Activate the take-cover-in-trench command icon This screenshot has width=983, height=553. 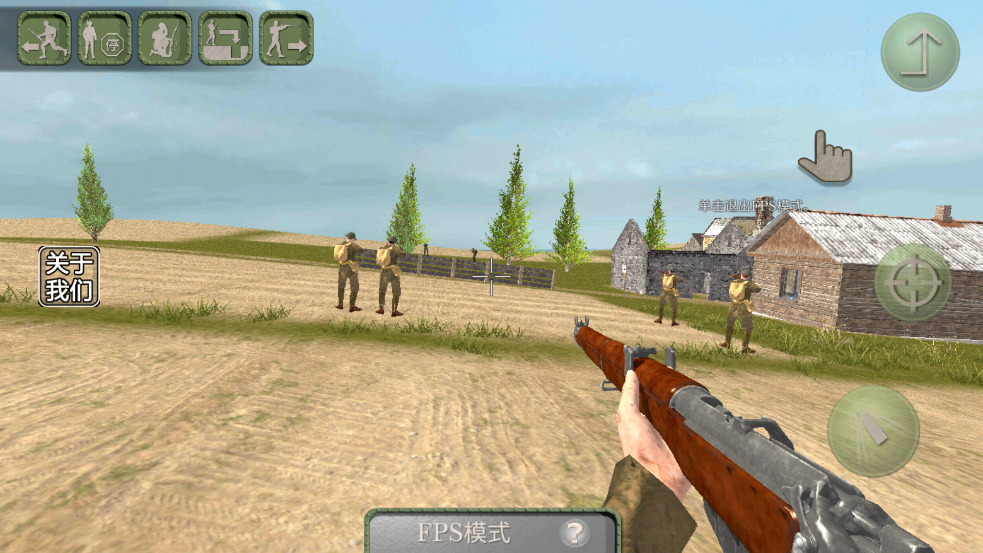[x=225, y=38]
